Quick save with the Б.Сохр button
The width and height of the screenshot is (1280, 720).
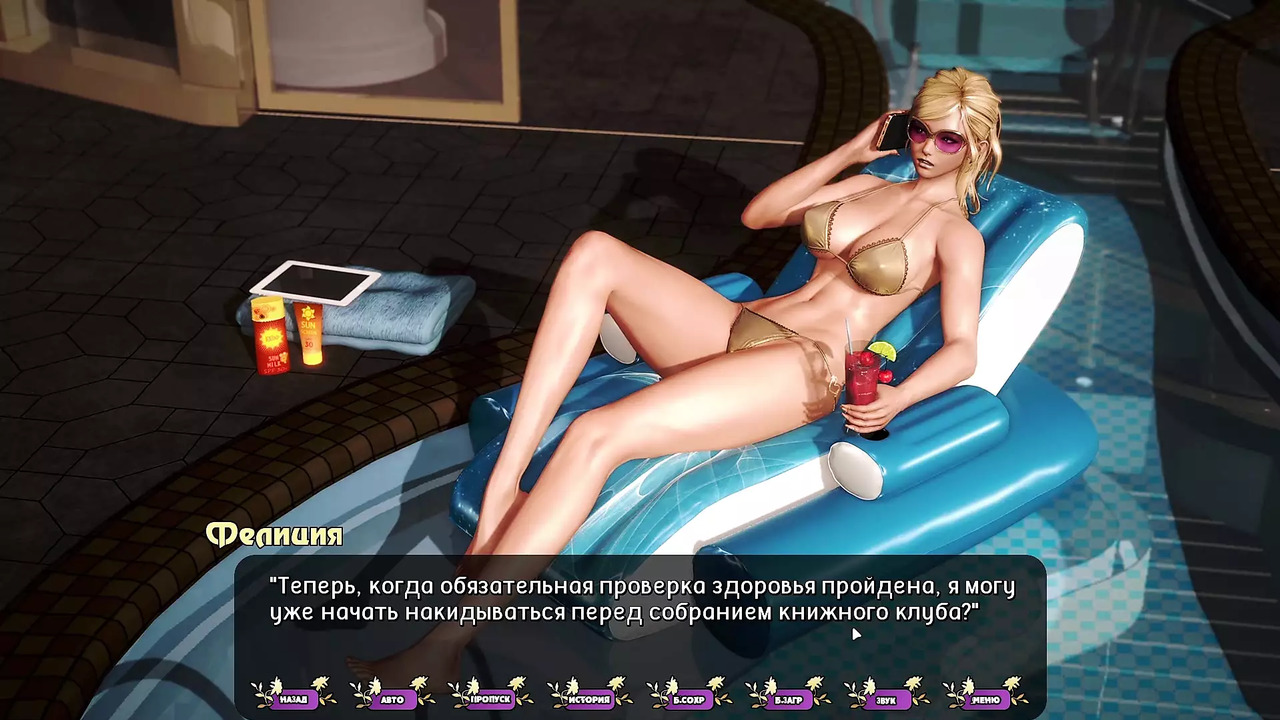click(x=689, y=698)
